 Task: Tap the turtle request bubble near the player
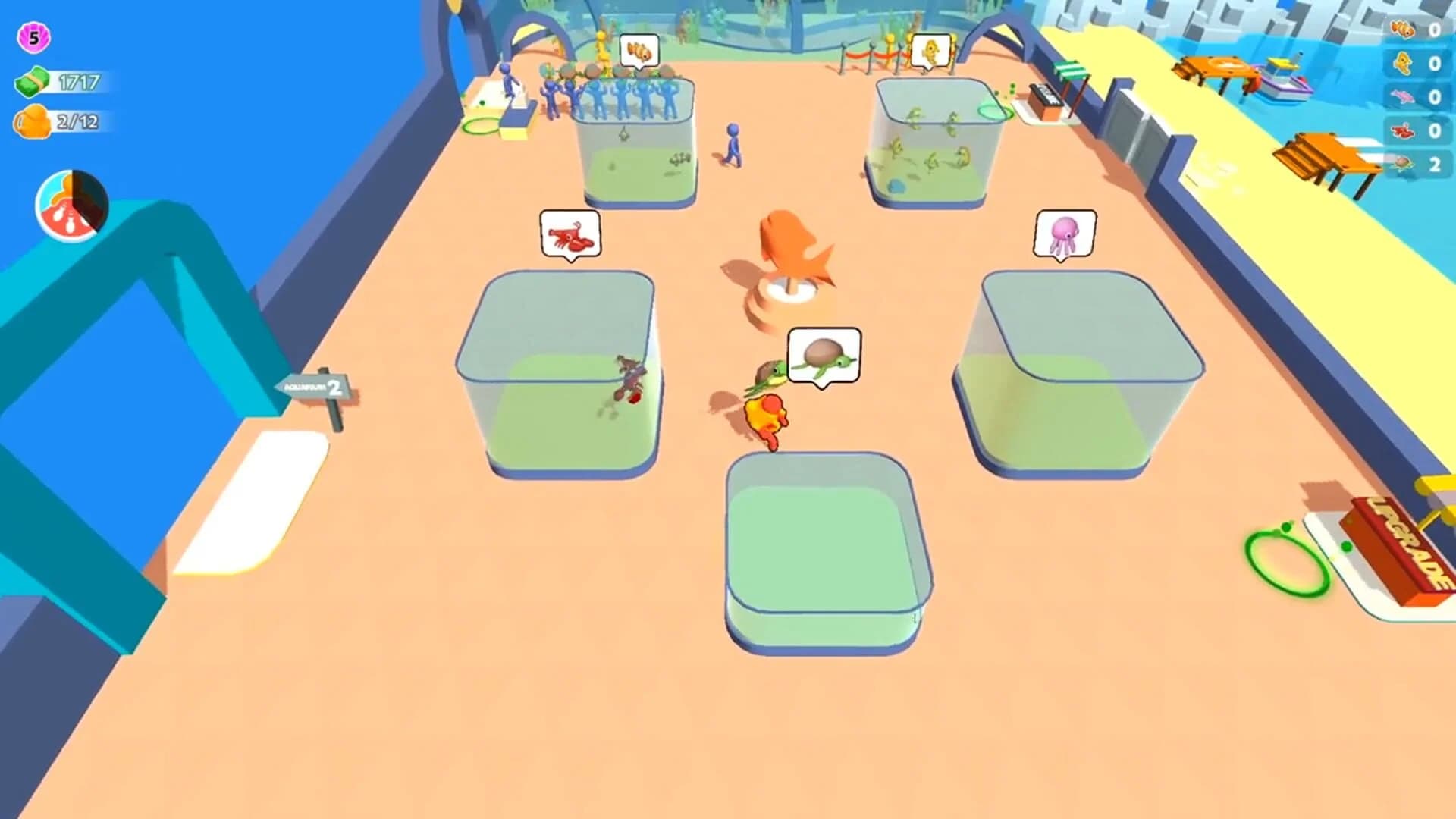824,354
